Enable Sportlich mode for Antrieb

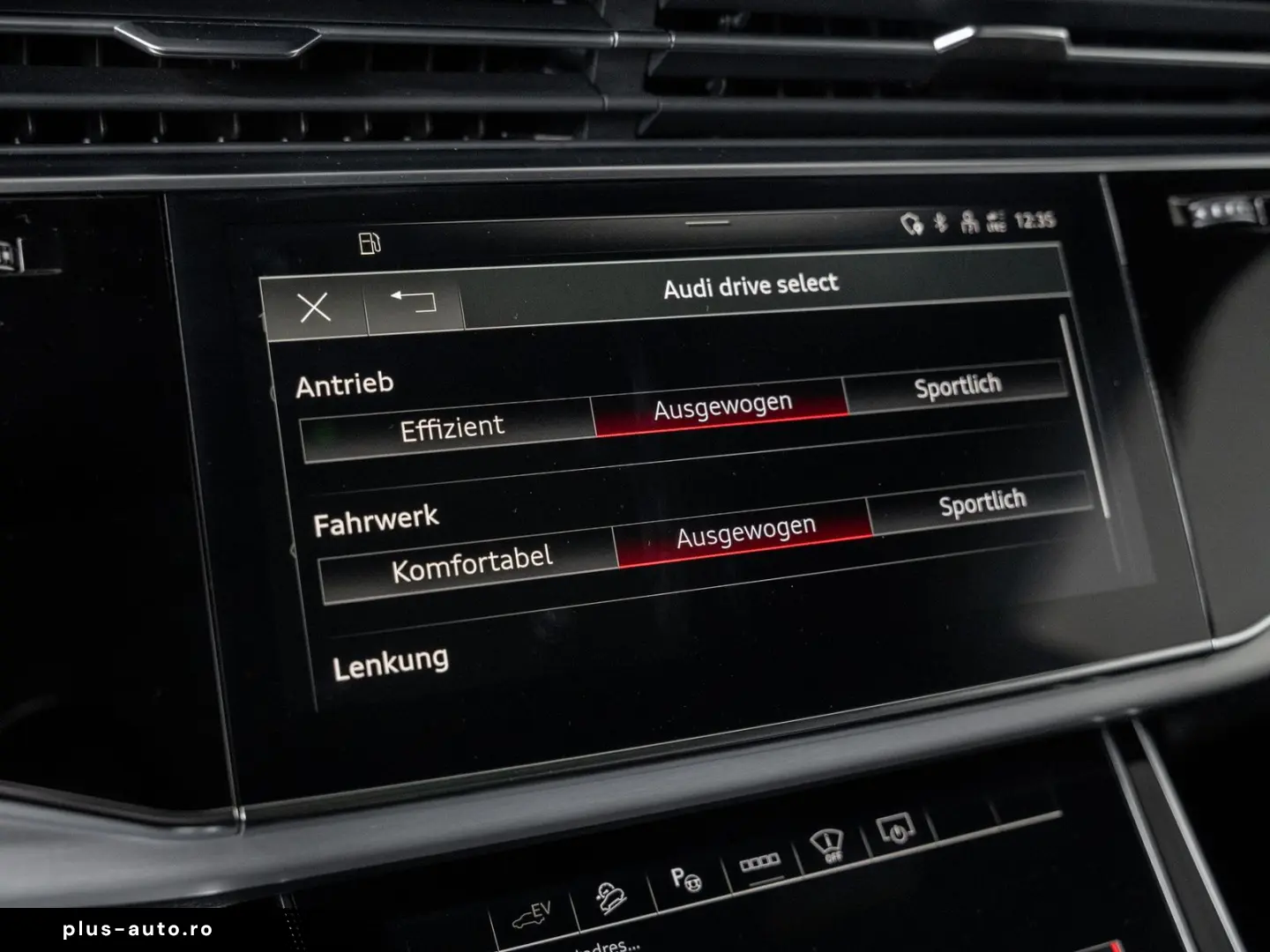tap(959, 385)
